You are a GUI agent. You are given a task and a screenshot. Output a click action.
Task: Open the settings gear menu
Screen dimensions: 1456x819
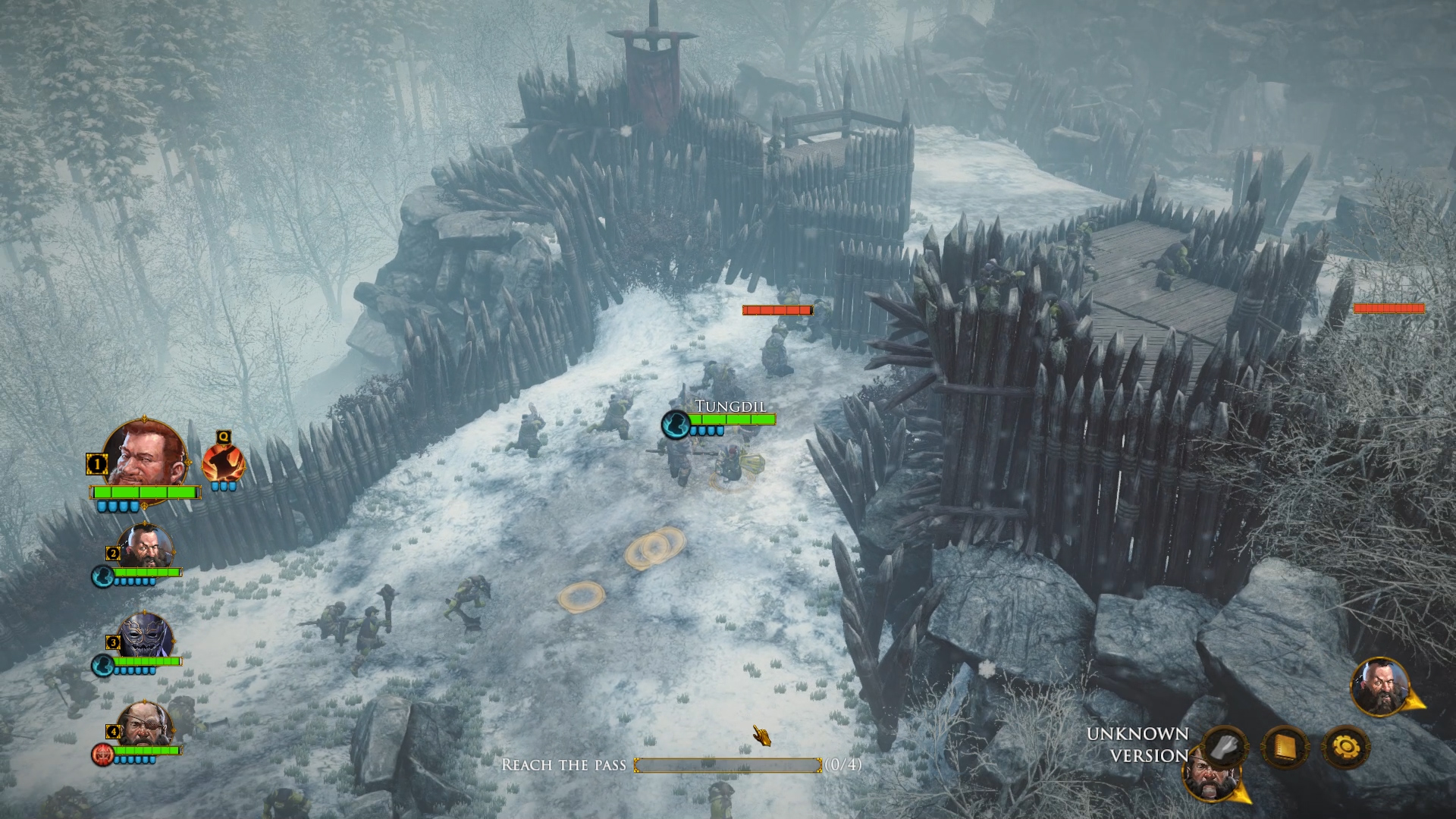coord(1345,748)
